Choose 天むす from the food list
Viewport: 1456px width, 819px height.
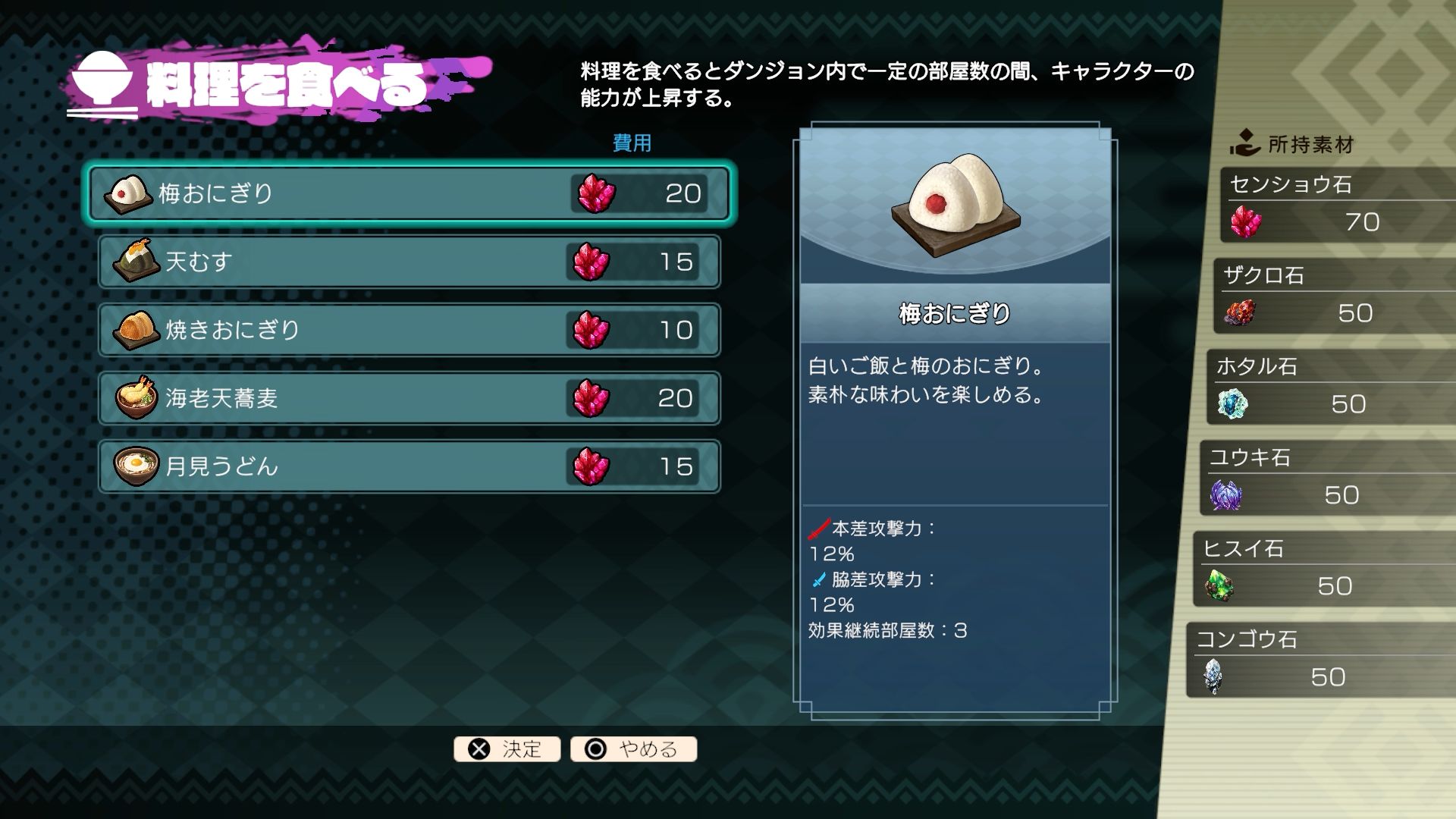coord(409,262)
